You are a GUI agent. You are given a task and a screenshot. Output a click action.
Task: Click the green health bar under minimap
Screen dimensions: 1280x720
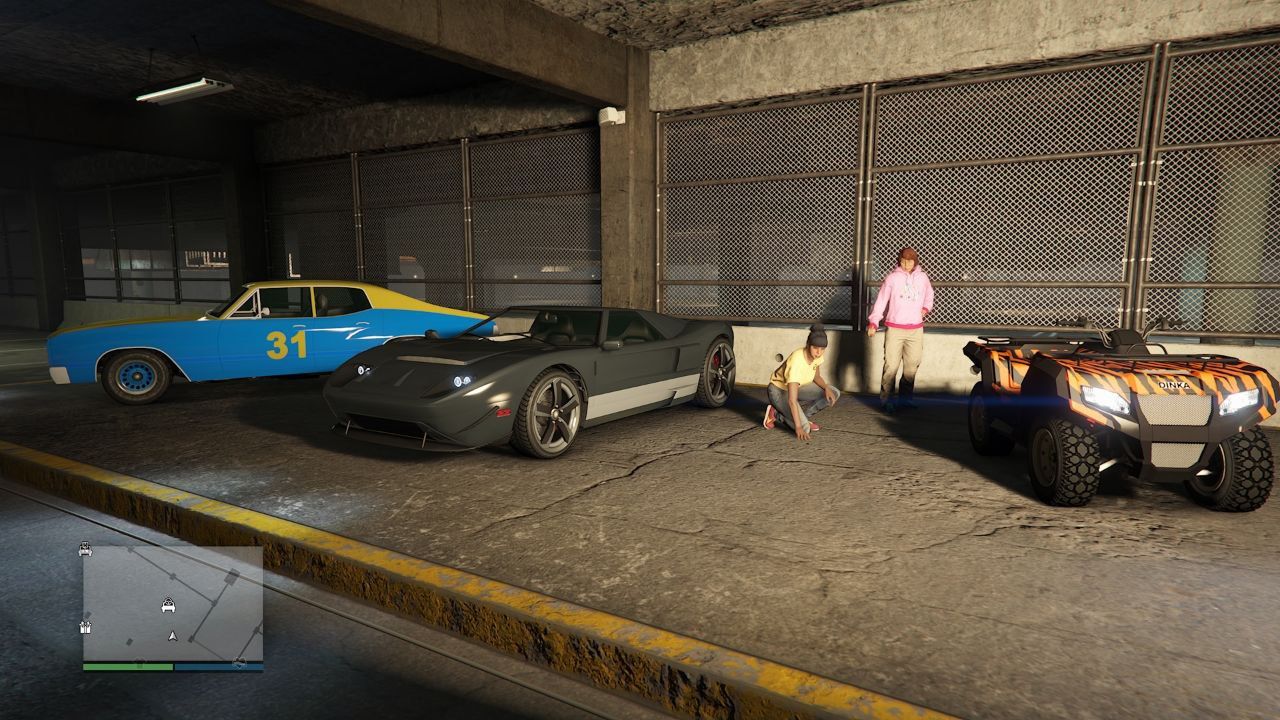click(x=130, y=666)
